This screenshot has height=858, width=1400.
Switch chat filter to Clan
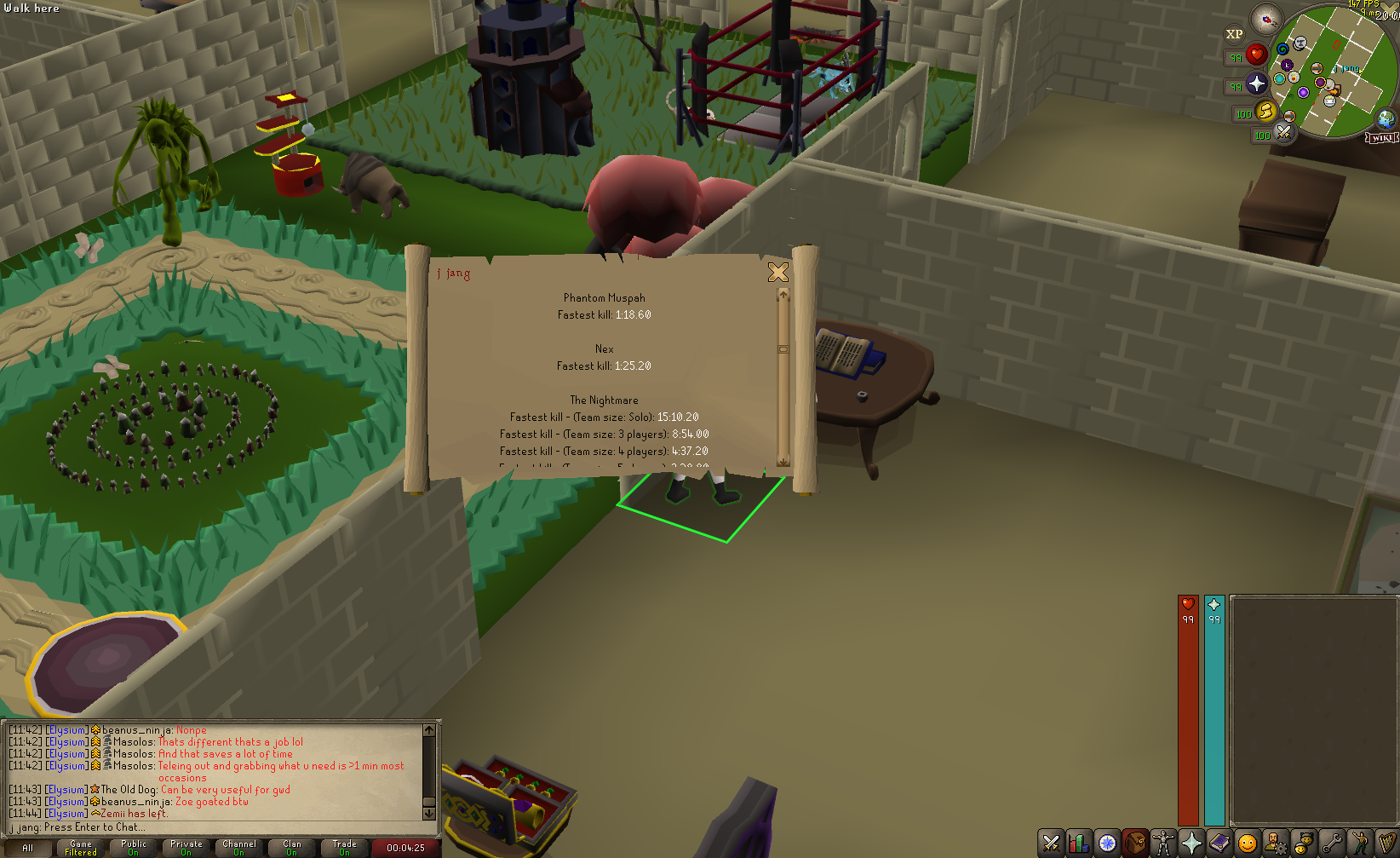292,848
